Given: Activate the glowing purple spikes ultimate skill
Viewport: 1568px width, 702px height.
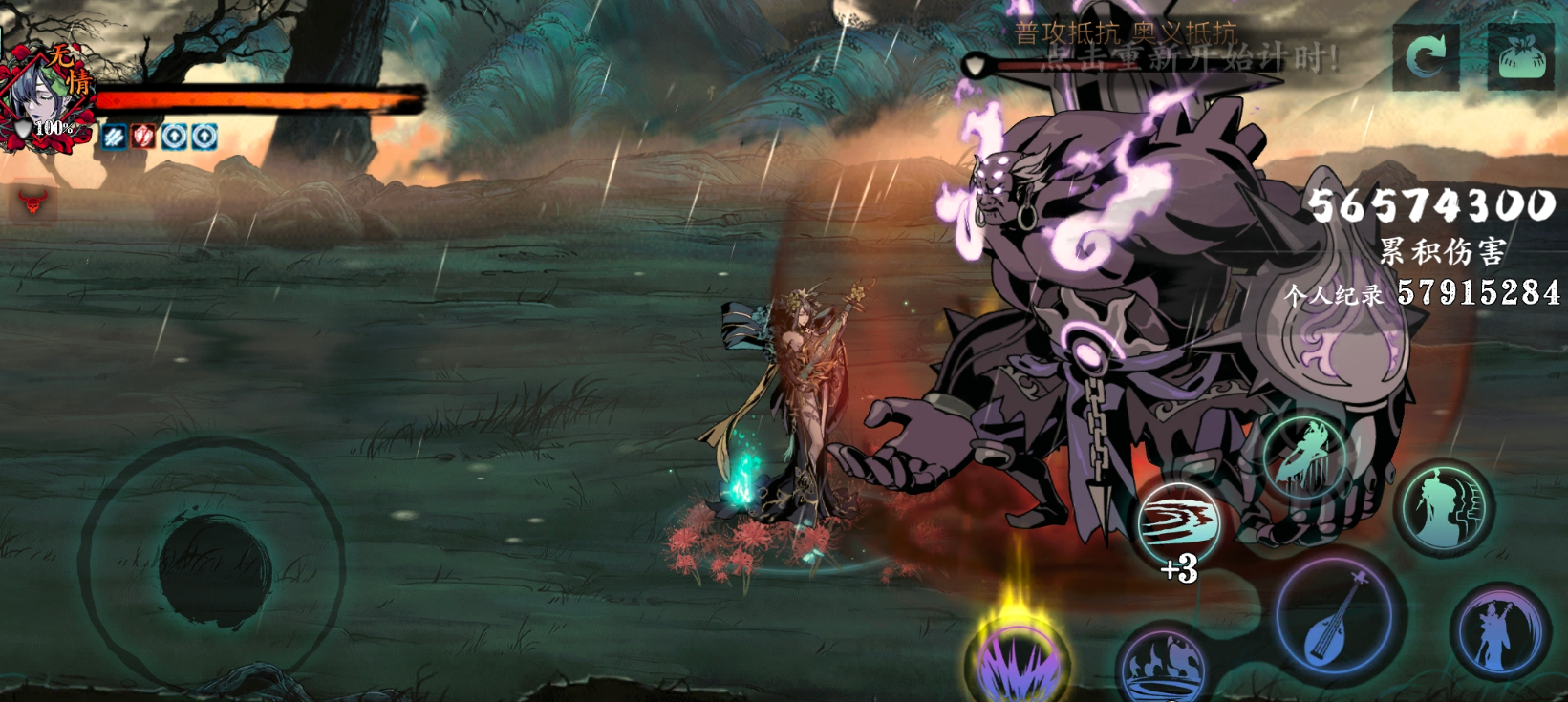Looking at the screenshot, I should (x=1017, y=659).
